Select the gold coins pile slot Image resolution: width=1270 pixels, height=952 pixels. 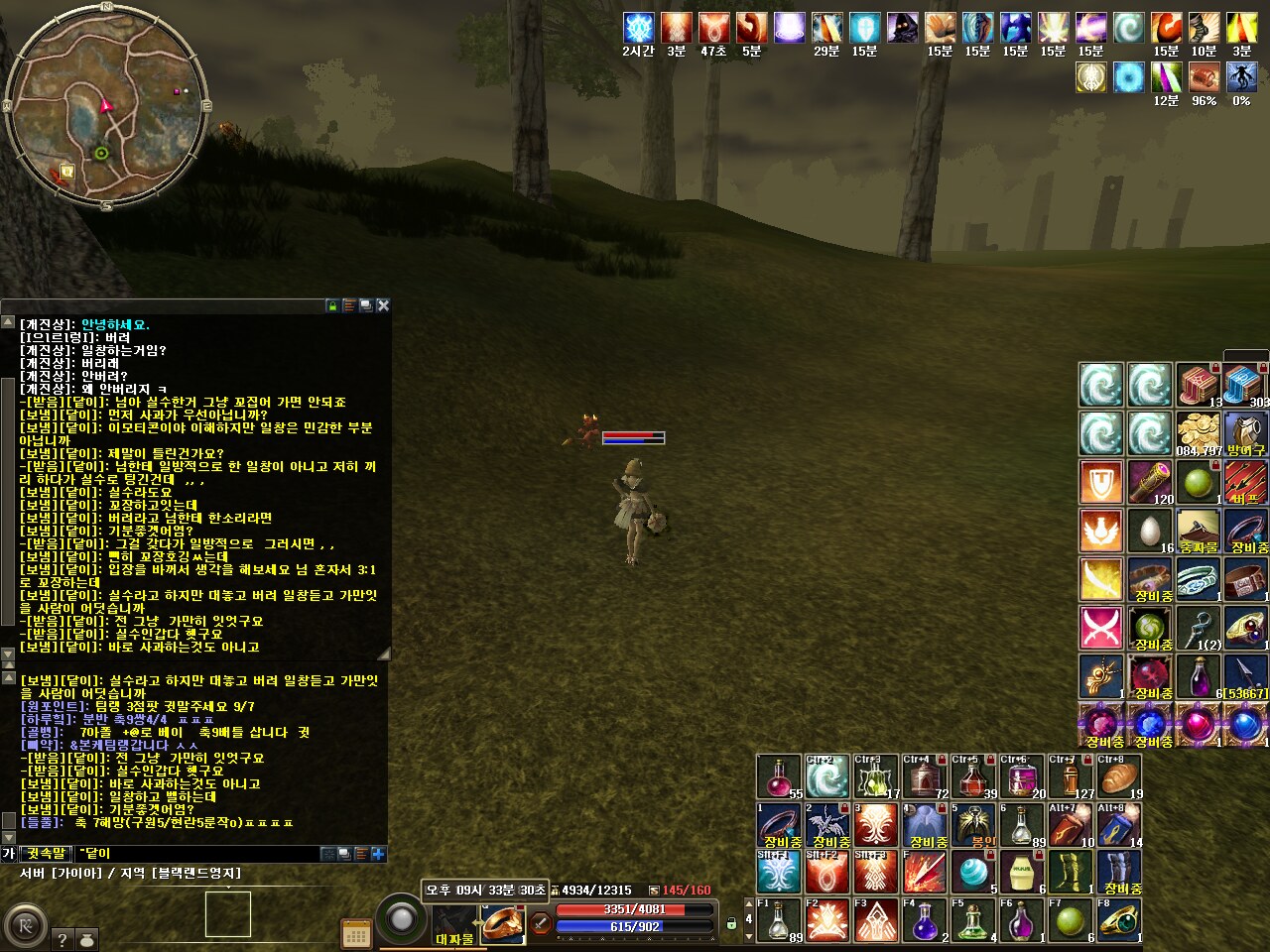[x=1199, y=433]
